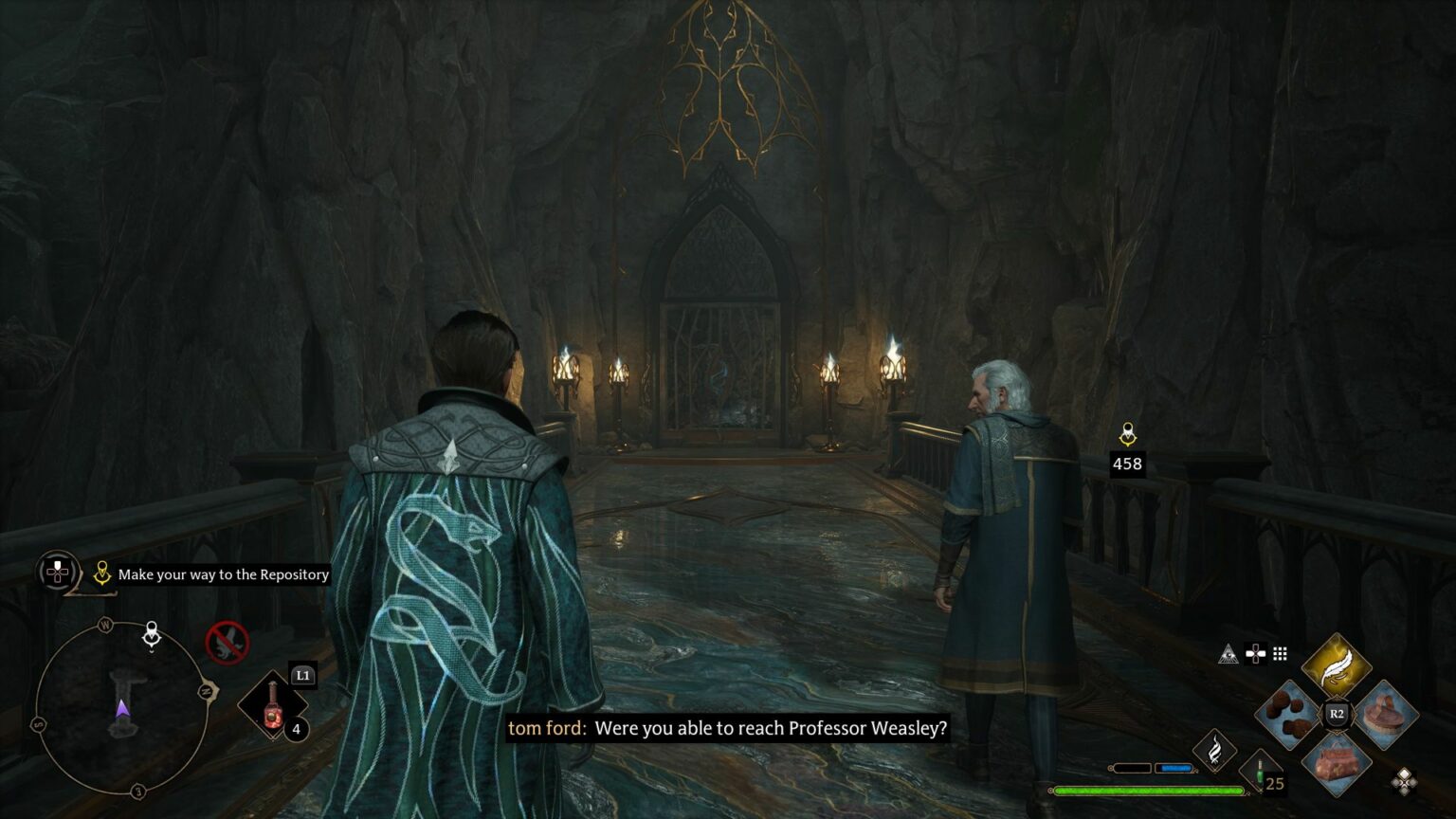
Task: Click the 458 currency counter
Action: pyautogui.click(x=1127, y=464)
